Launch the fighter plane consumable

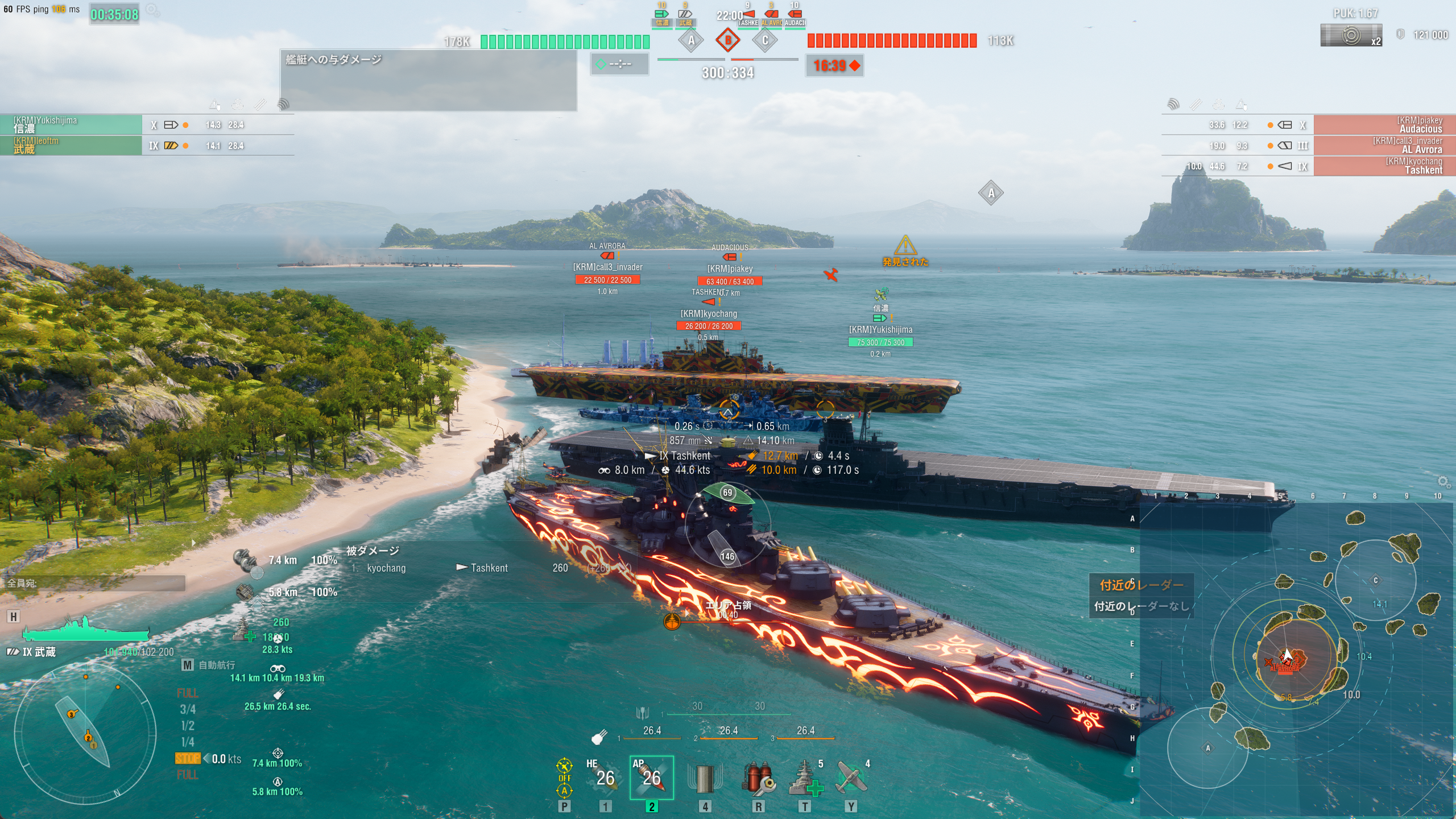[x=851, y=778]
